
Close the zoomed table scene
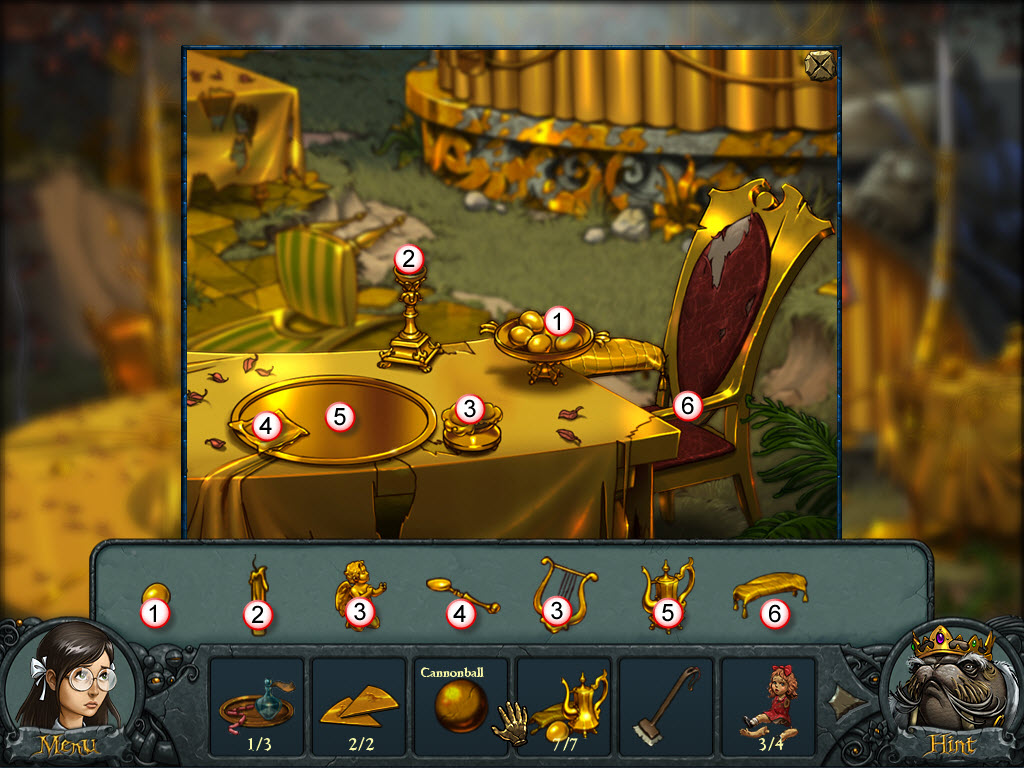(x=819, y=64)
